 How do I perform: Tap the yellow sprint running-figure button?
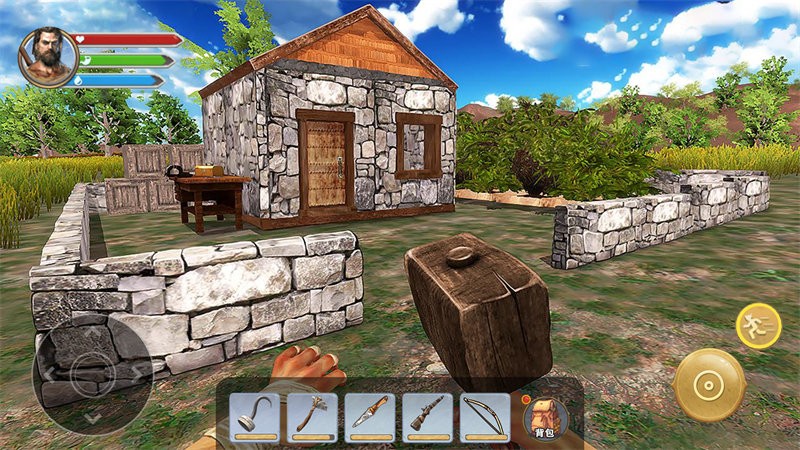coord(758,325)
